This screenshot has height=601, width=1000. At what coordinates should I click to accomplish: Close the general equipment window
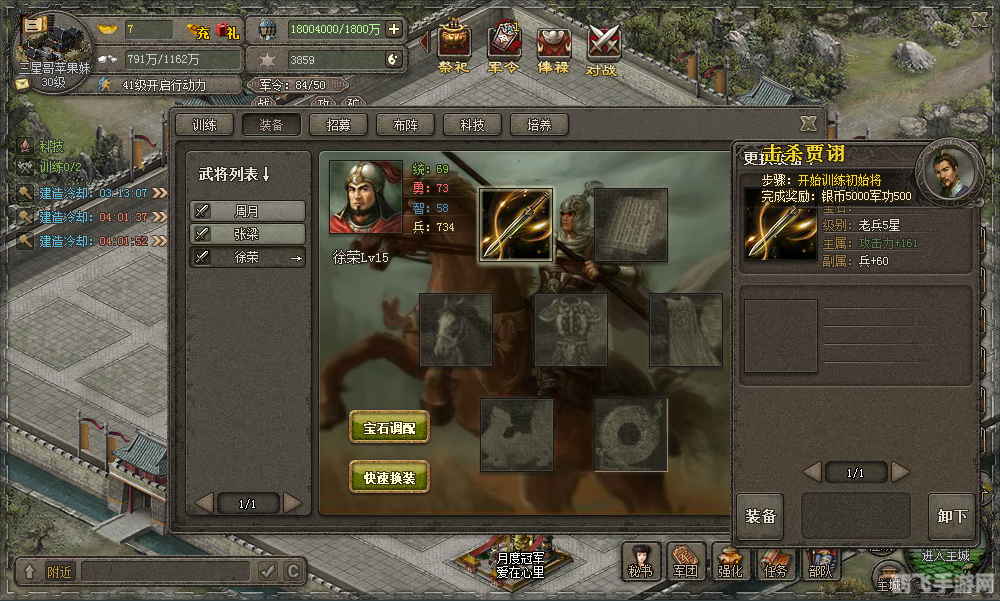pos(808,123)
